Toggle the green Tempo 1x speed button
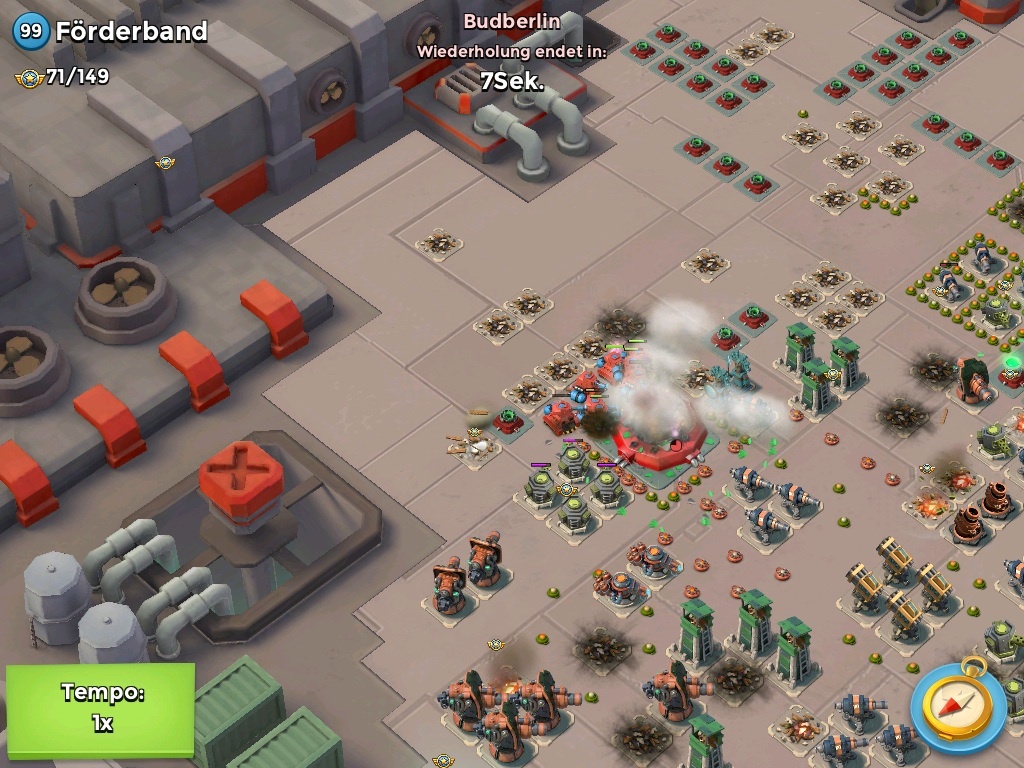This screenshot has height=768, width=1024. pos(100,708)
